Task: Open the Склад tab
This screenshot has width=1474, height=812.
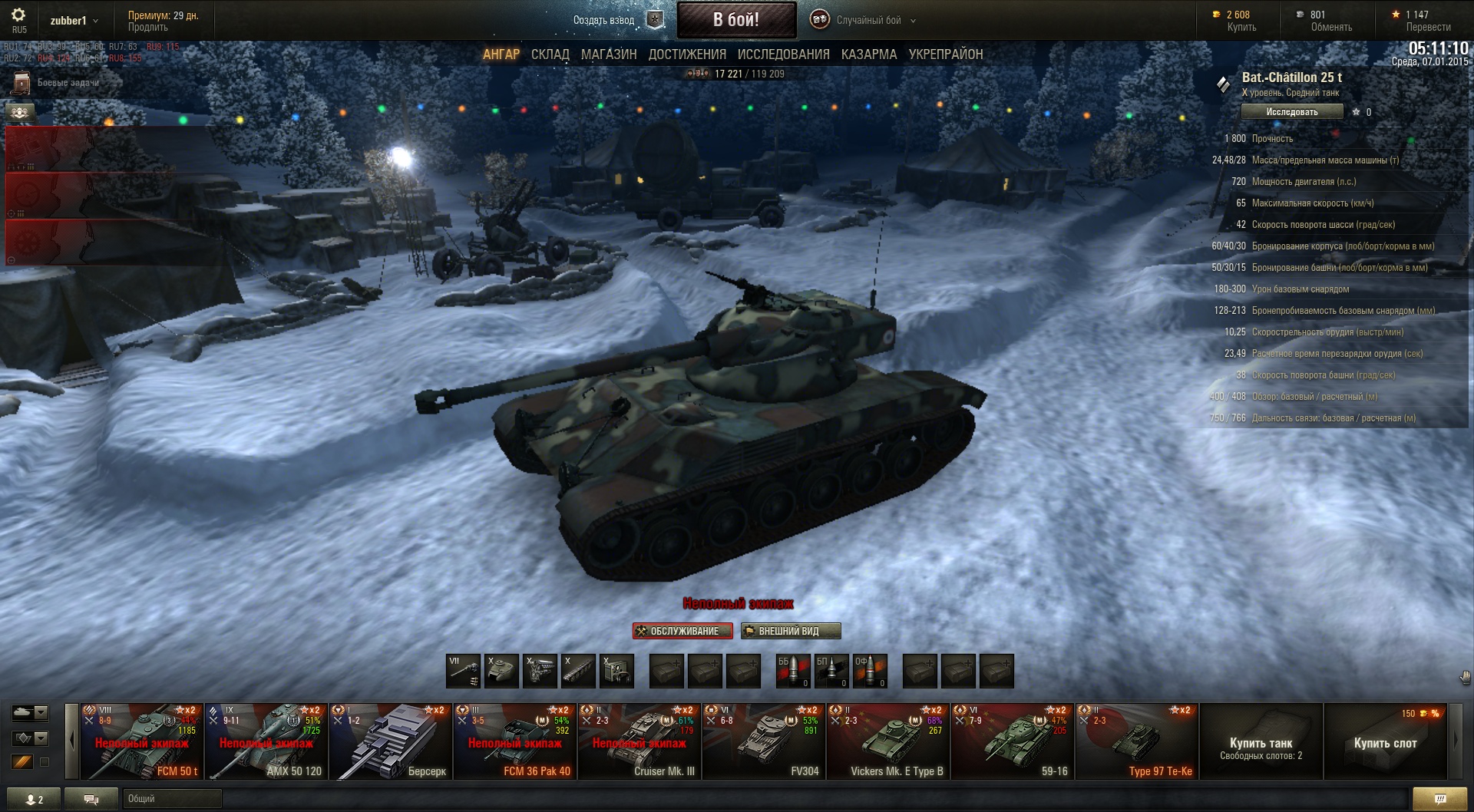Action: pyautogui.click(x=550, y=54)
